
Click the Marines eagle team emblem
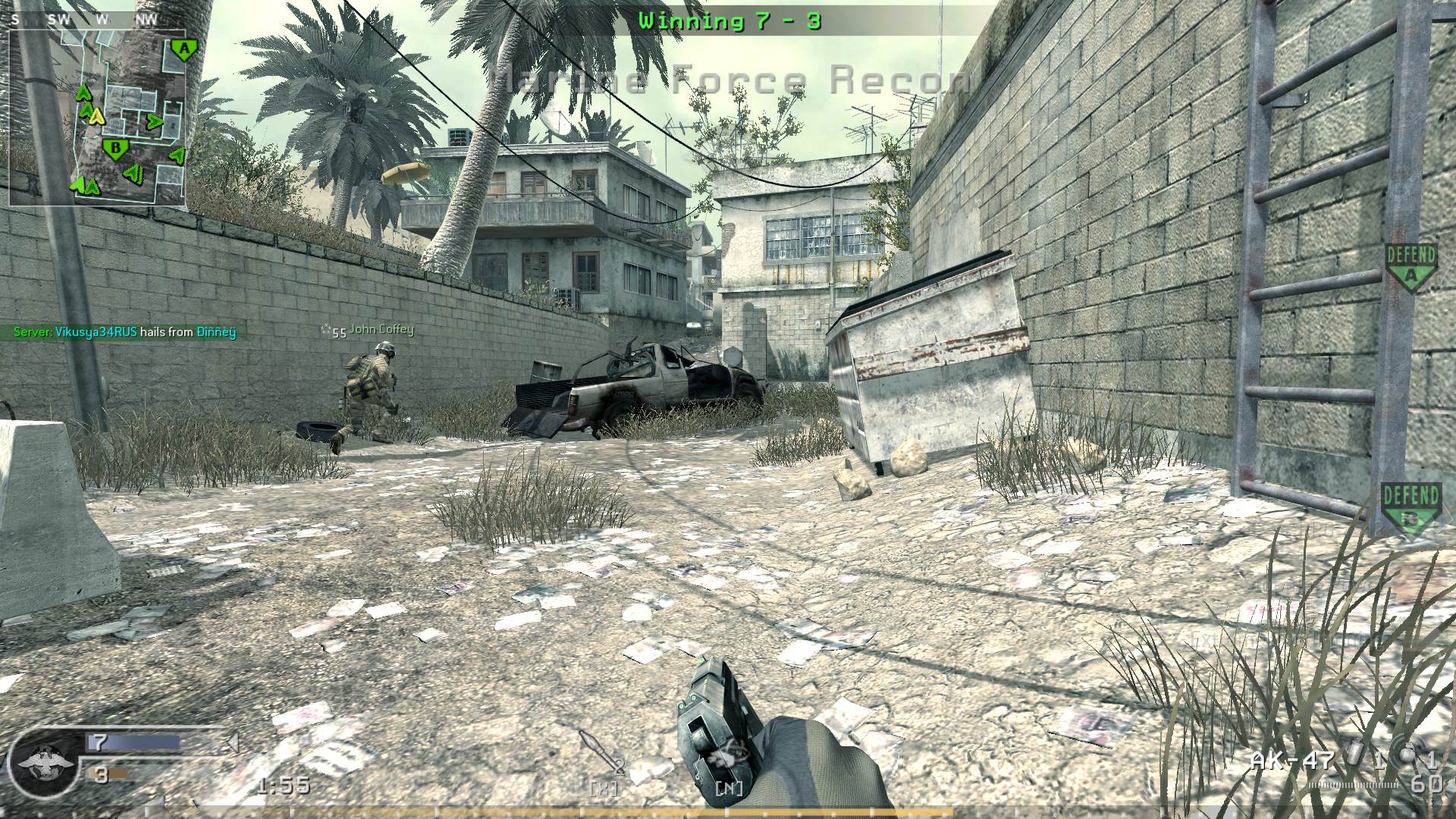pos(45,761)
